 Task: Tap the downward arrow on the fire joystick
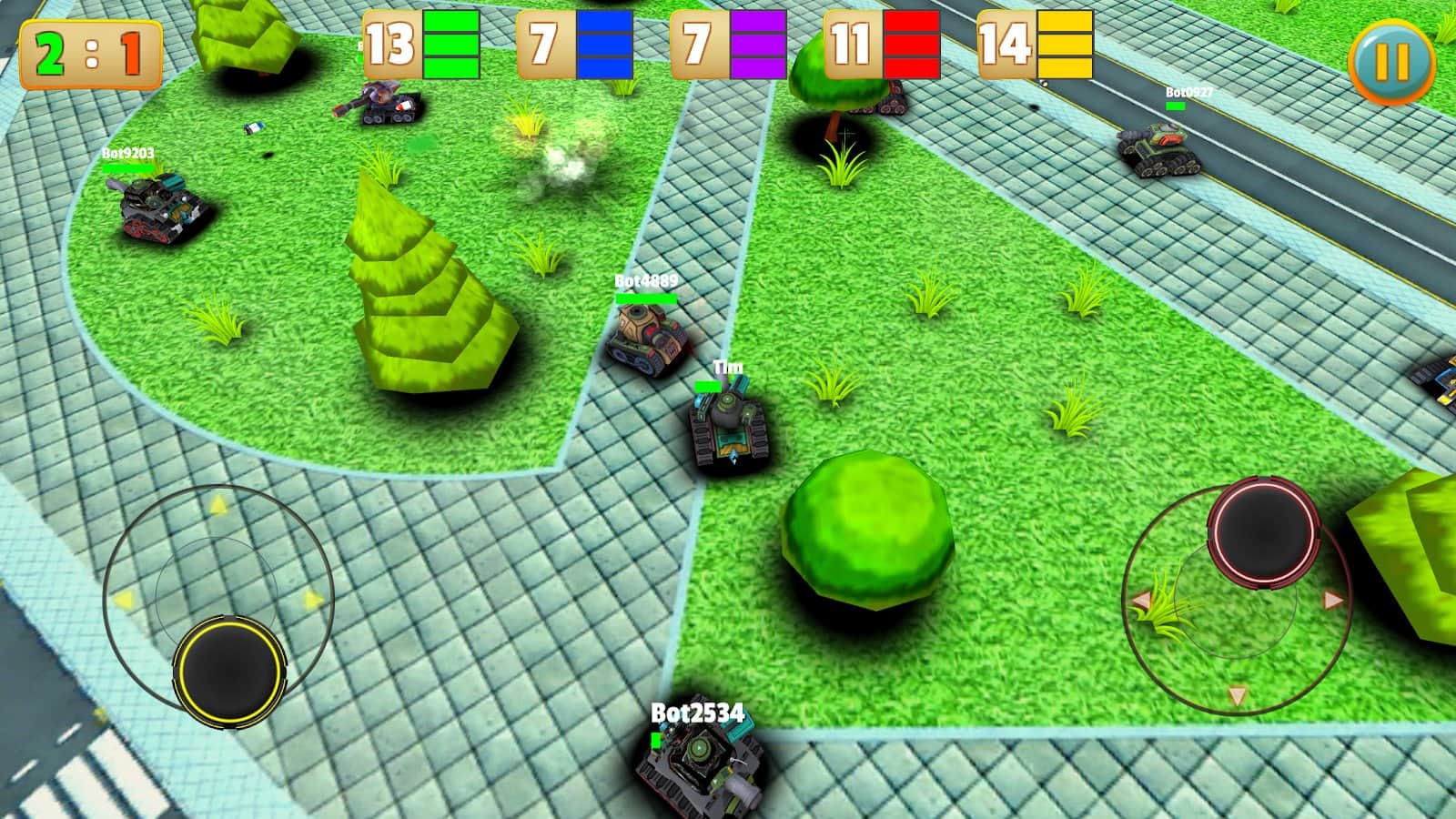[1238, 694]
